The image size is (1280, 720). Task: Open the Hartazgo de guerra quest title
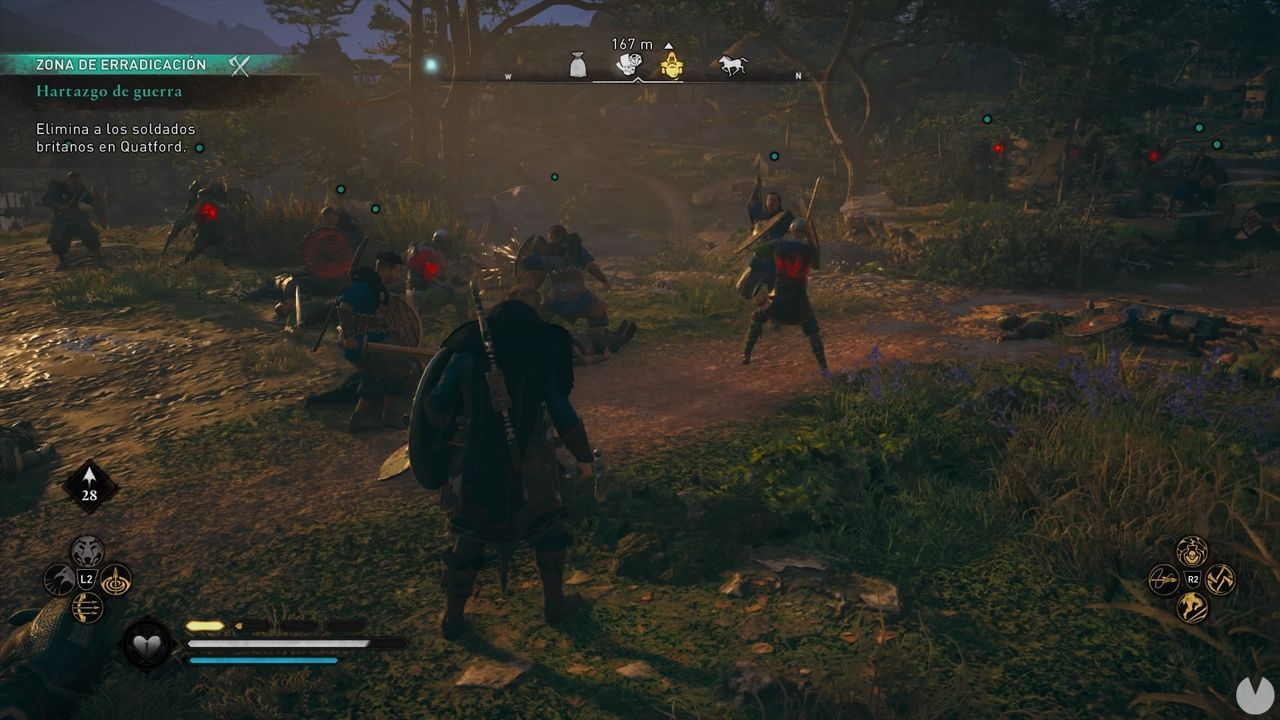click(111, 90)
